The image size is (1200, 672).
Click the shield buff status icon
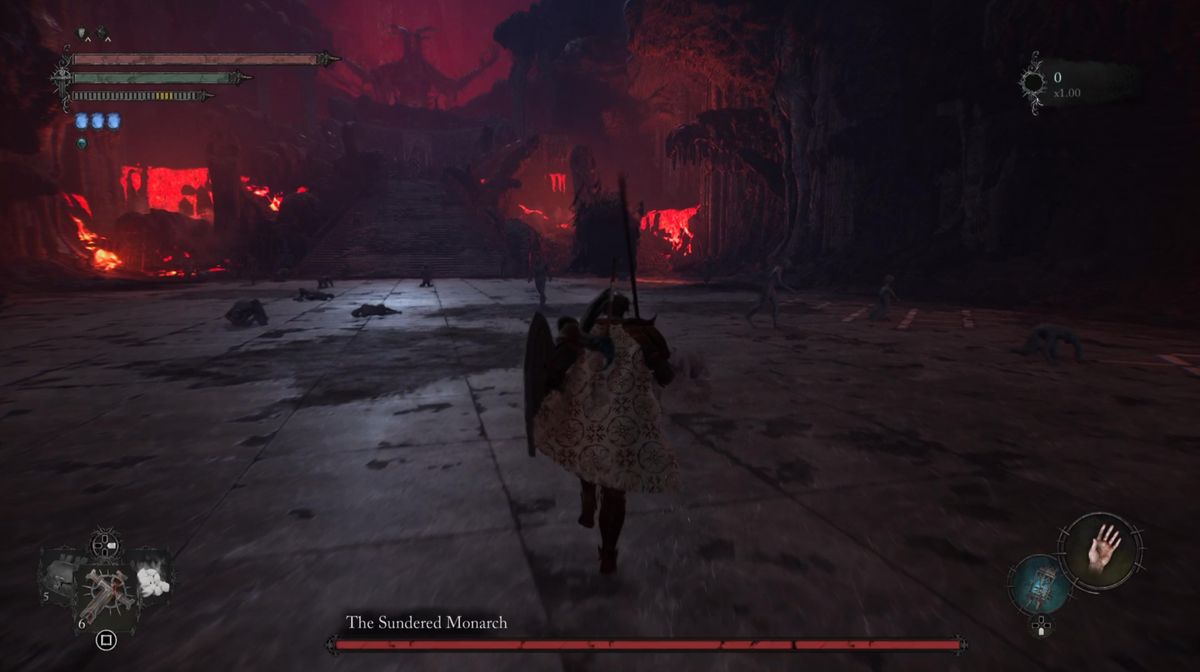point(83,34)
